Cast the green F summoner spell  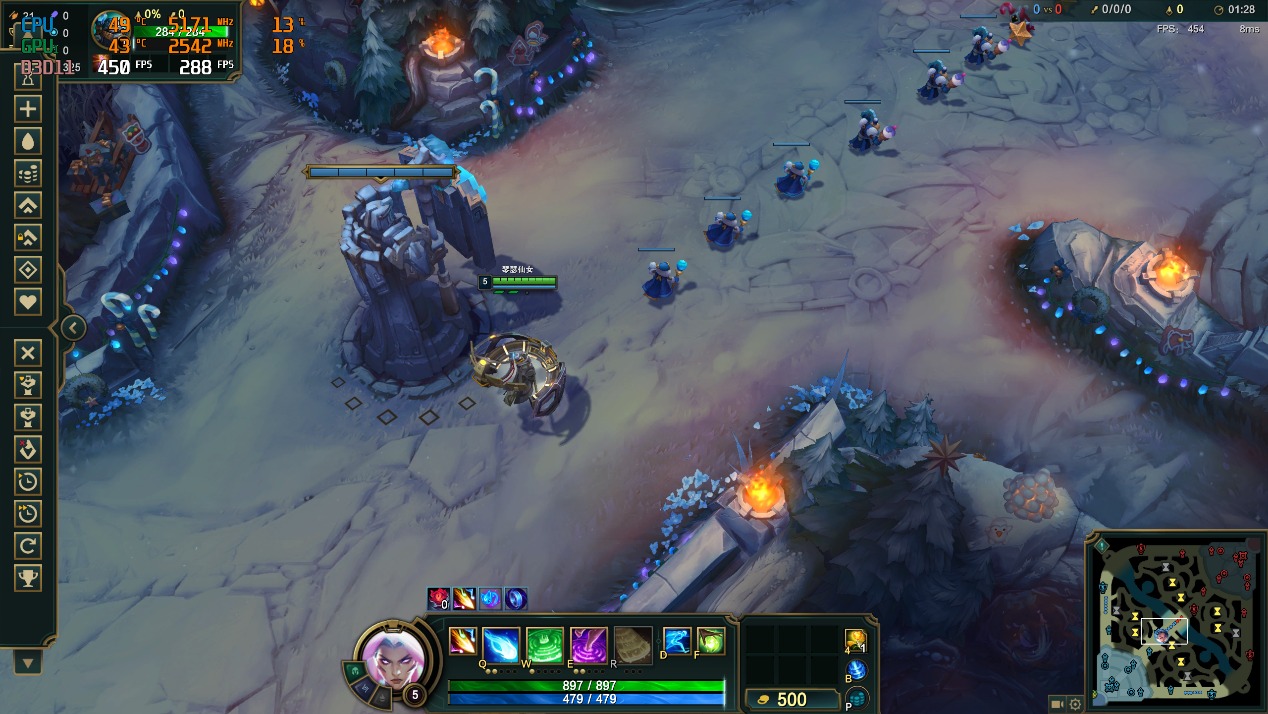pos(711,641)
